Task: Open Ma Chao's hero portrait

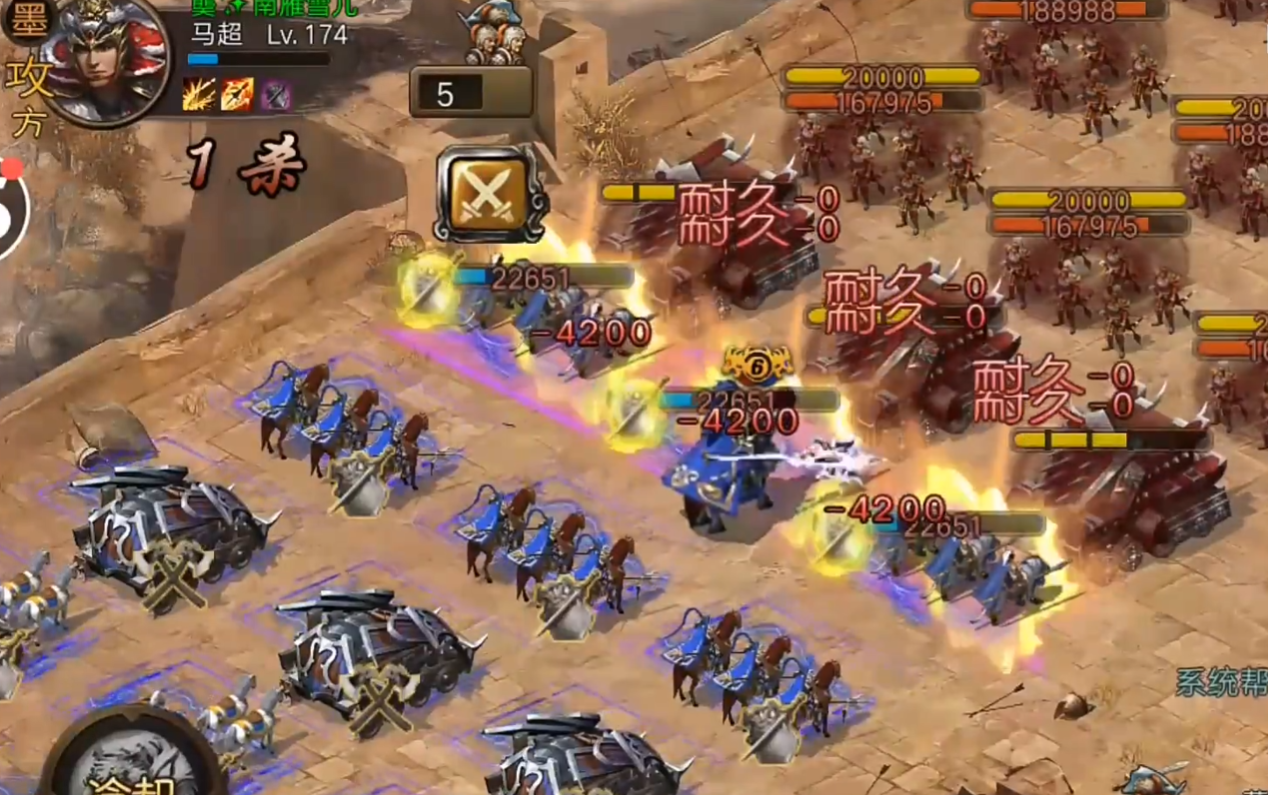Action: point(103,60)
